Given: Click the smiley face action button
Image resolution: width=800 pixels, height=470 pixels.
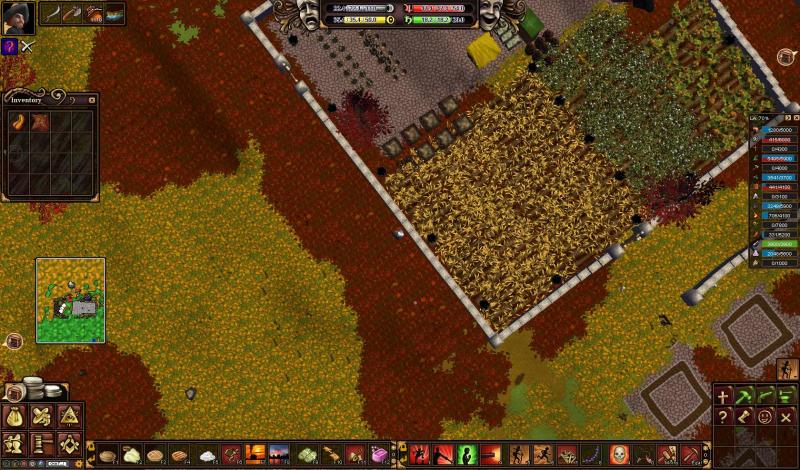Looking at the screenshot, I should (764, 417).
